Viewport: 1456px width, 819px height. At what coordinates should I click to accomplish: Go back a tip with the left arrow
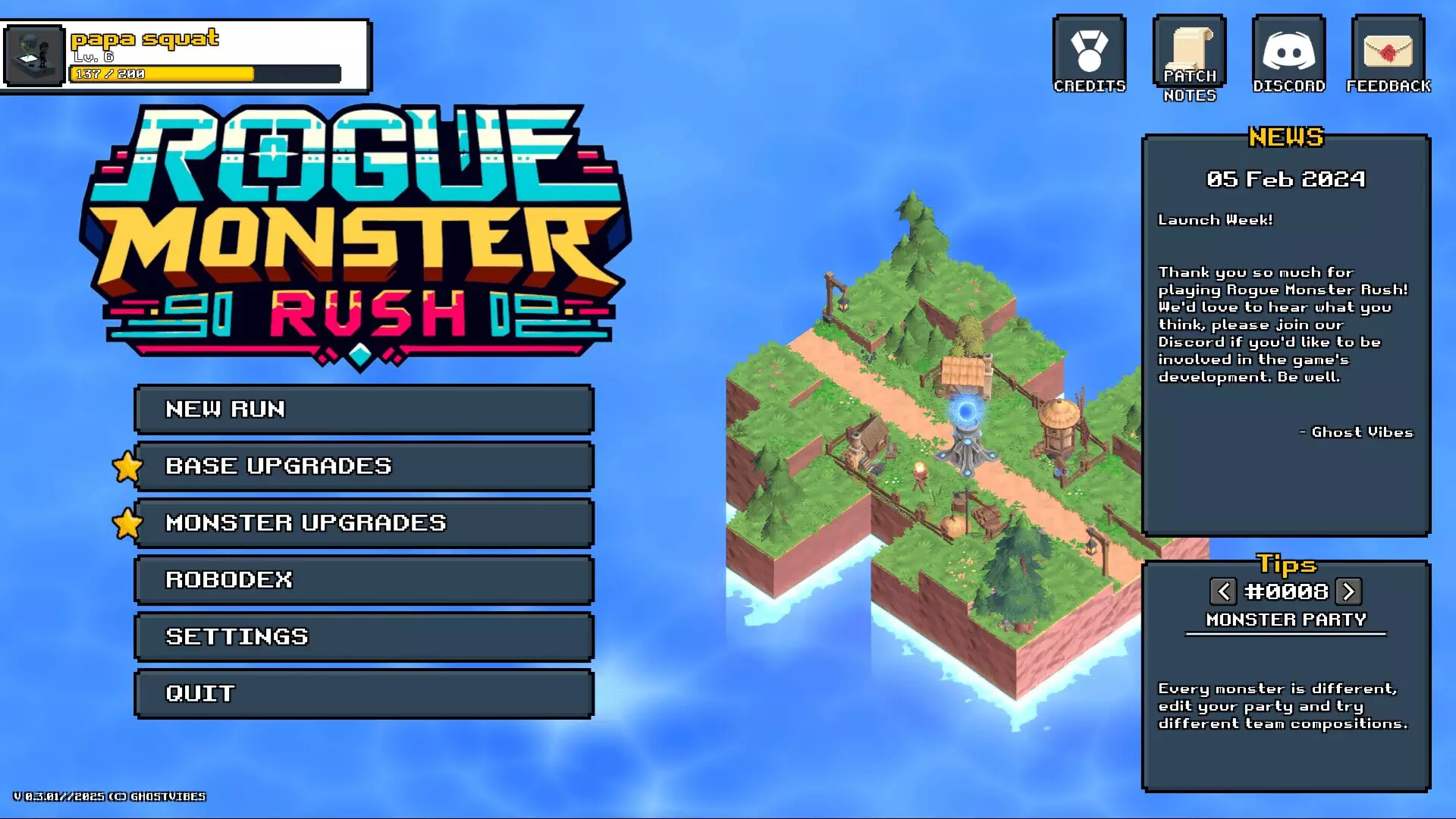coord(1224,591)
